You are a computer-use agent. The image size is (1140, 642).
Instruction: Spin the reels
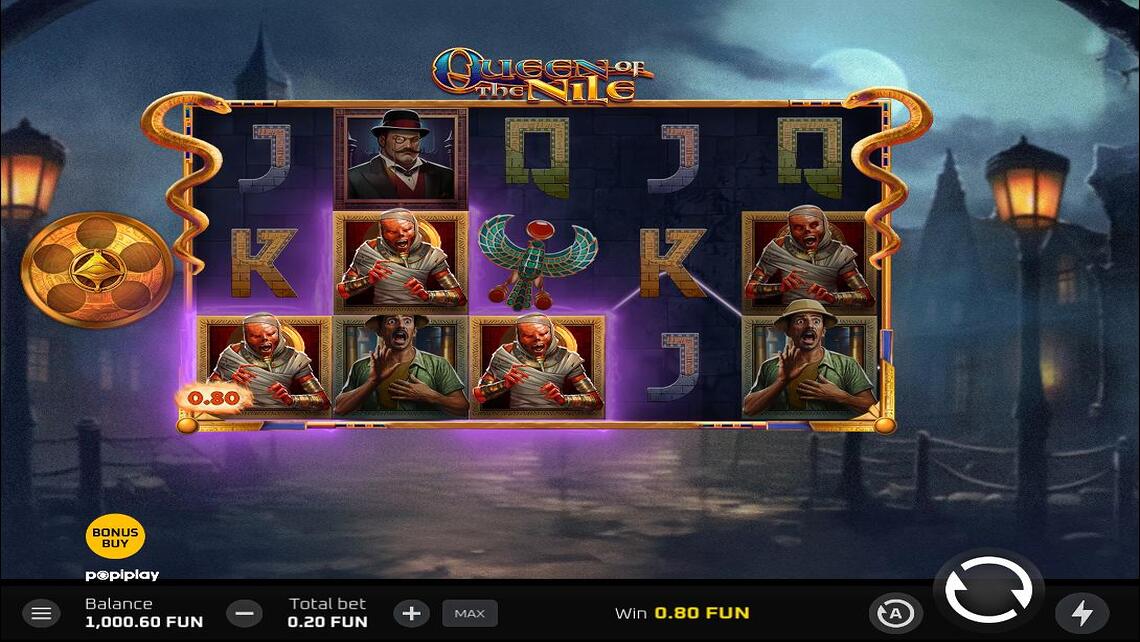pos(988,590)
